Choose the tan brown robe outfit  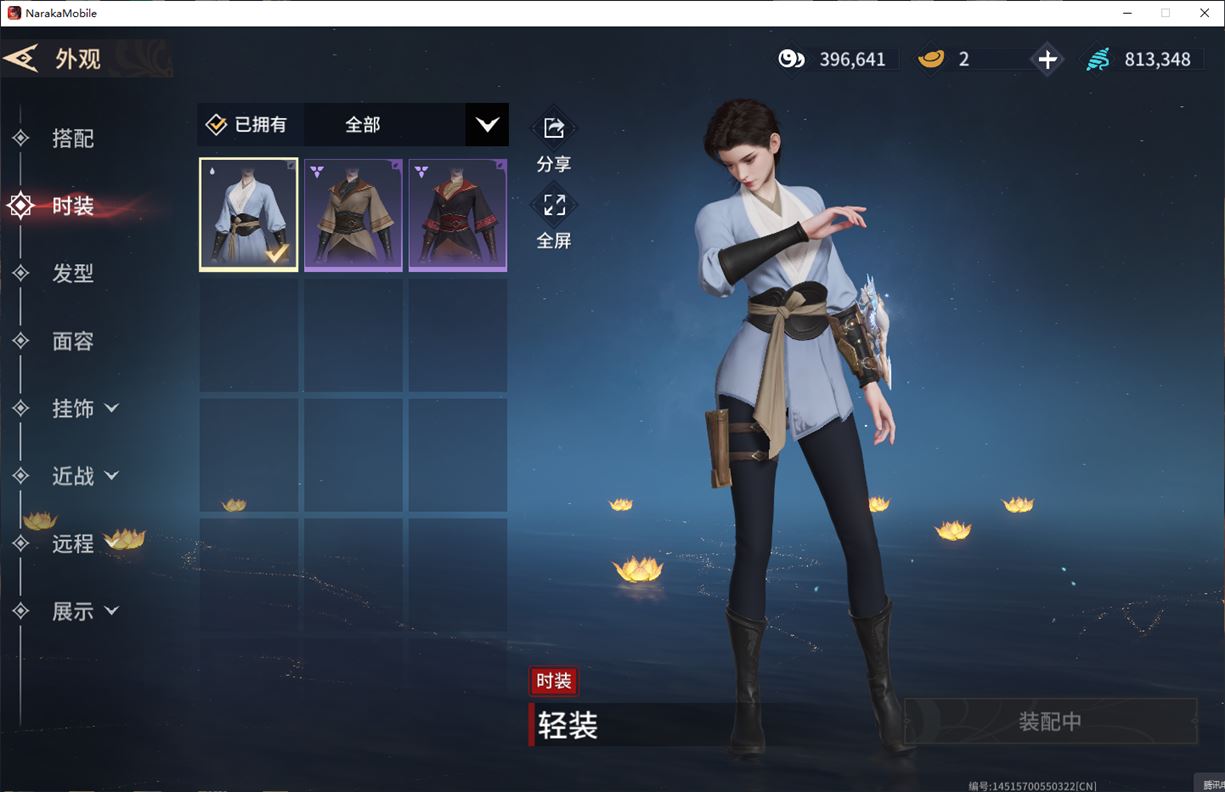click(353, 214)
